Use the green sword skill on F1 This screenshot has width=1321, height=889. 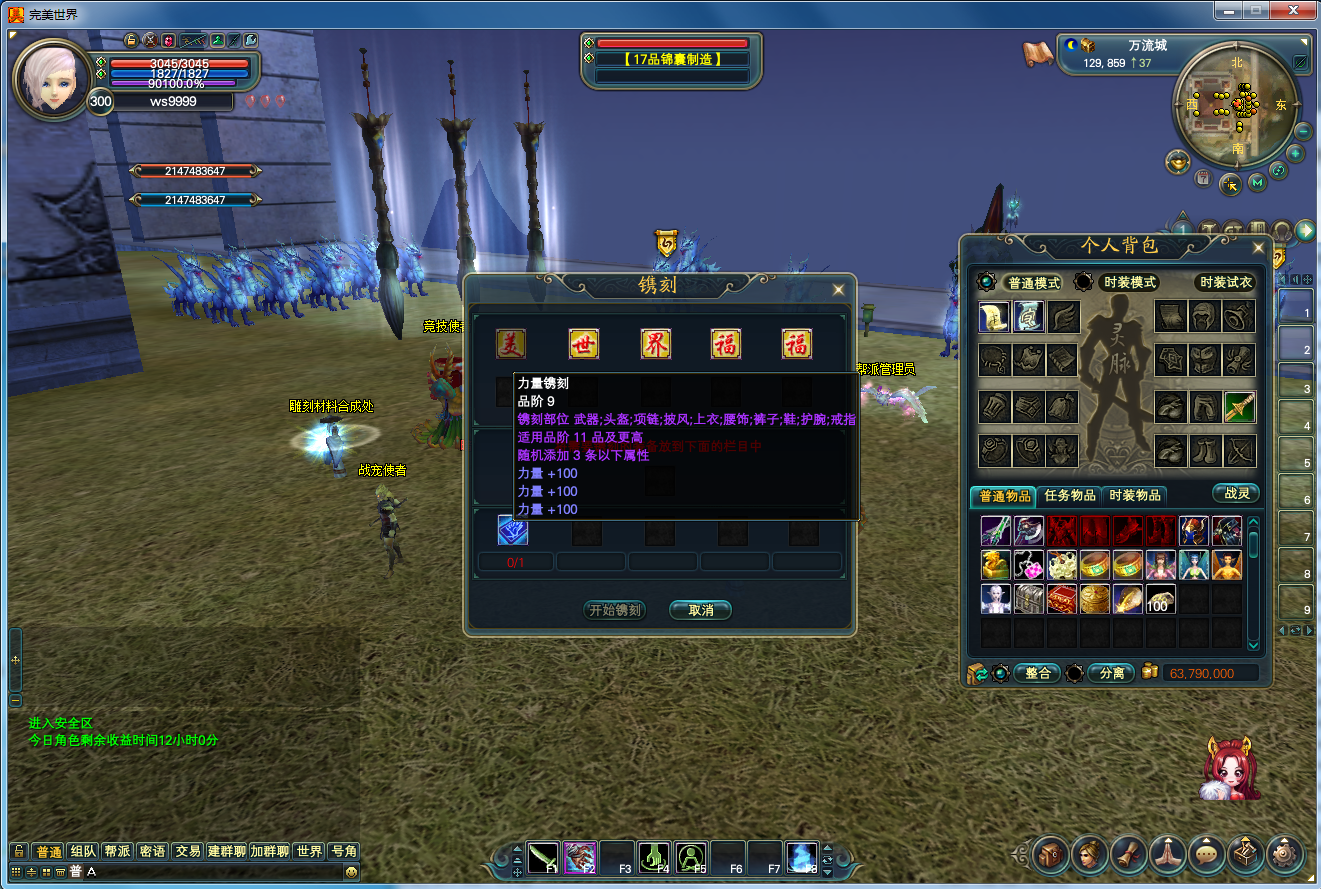543,857
